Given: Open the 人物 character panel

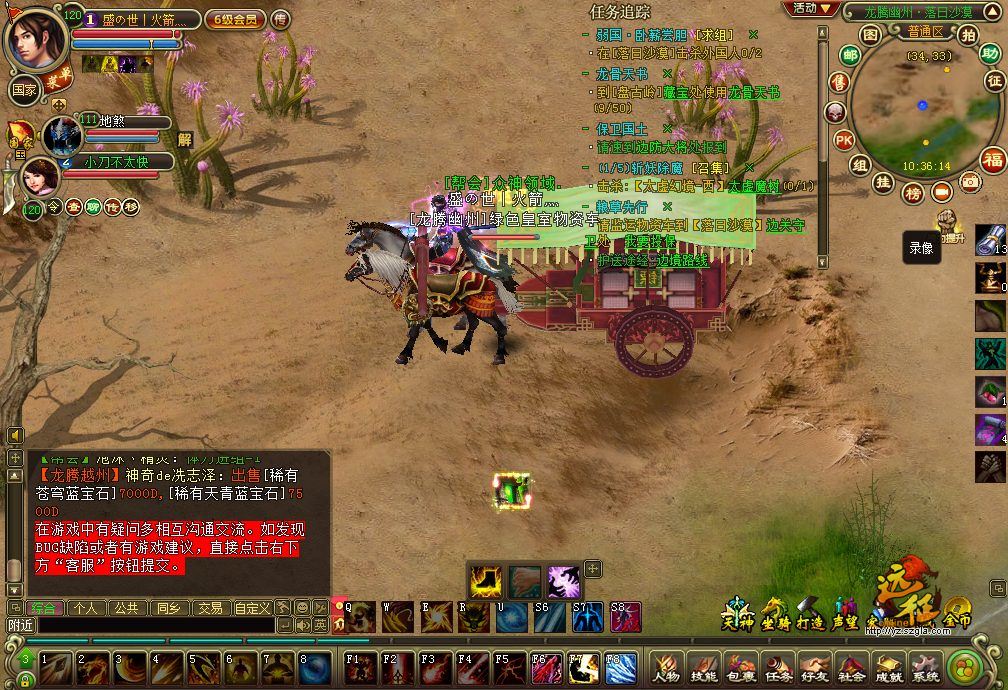Looking at the screenshot, I should pos(666,667).
